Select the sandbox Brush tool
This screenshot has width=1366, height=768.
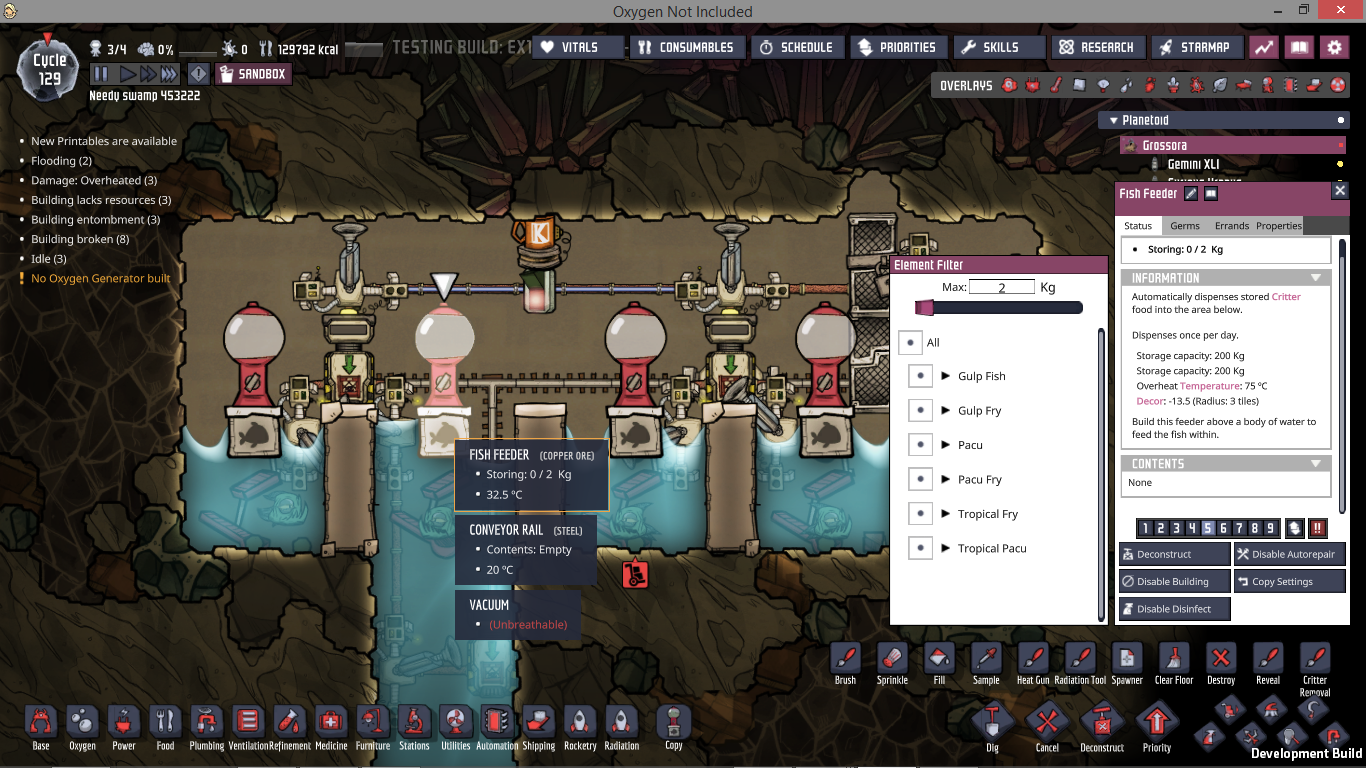click(845, 660)
